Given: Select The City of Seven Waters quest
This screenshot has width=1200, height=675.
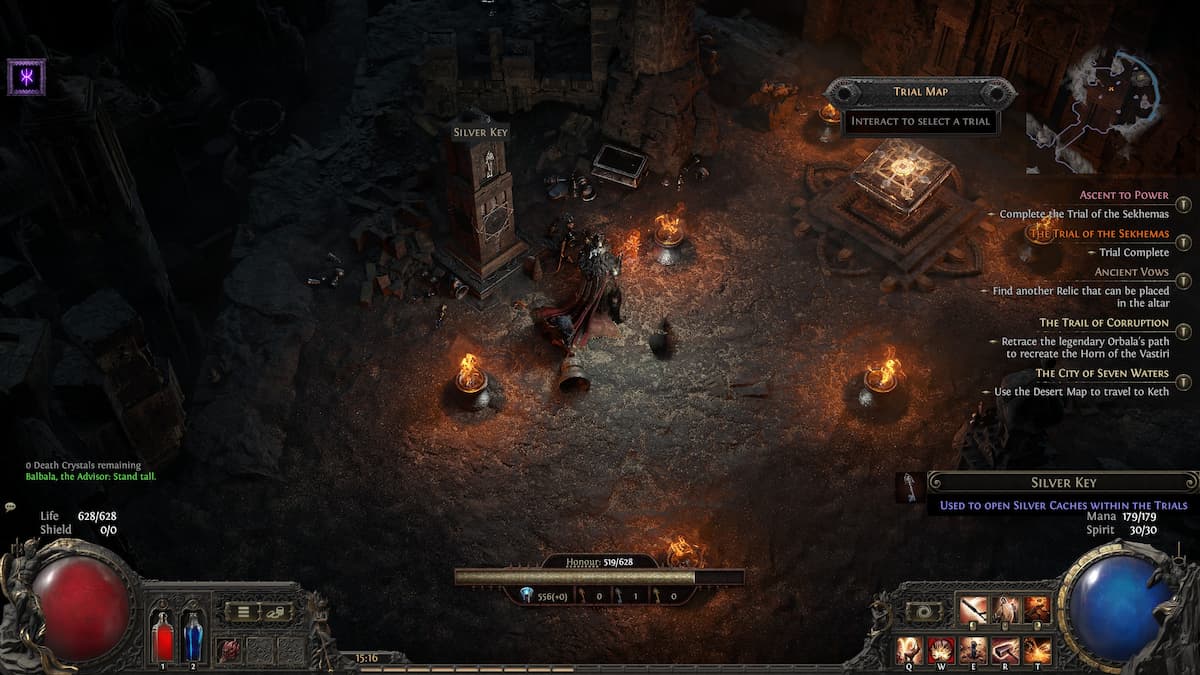Looking at the screenshot, I should point(1102,373).
